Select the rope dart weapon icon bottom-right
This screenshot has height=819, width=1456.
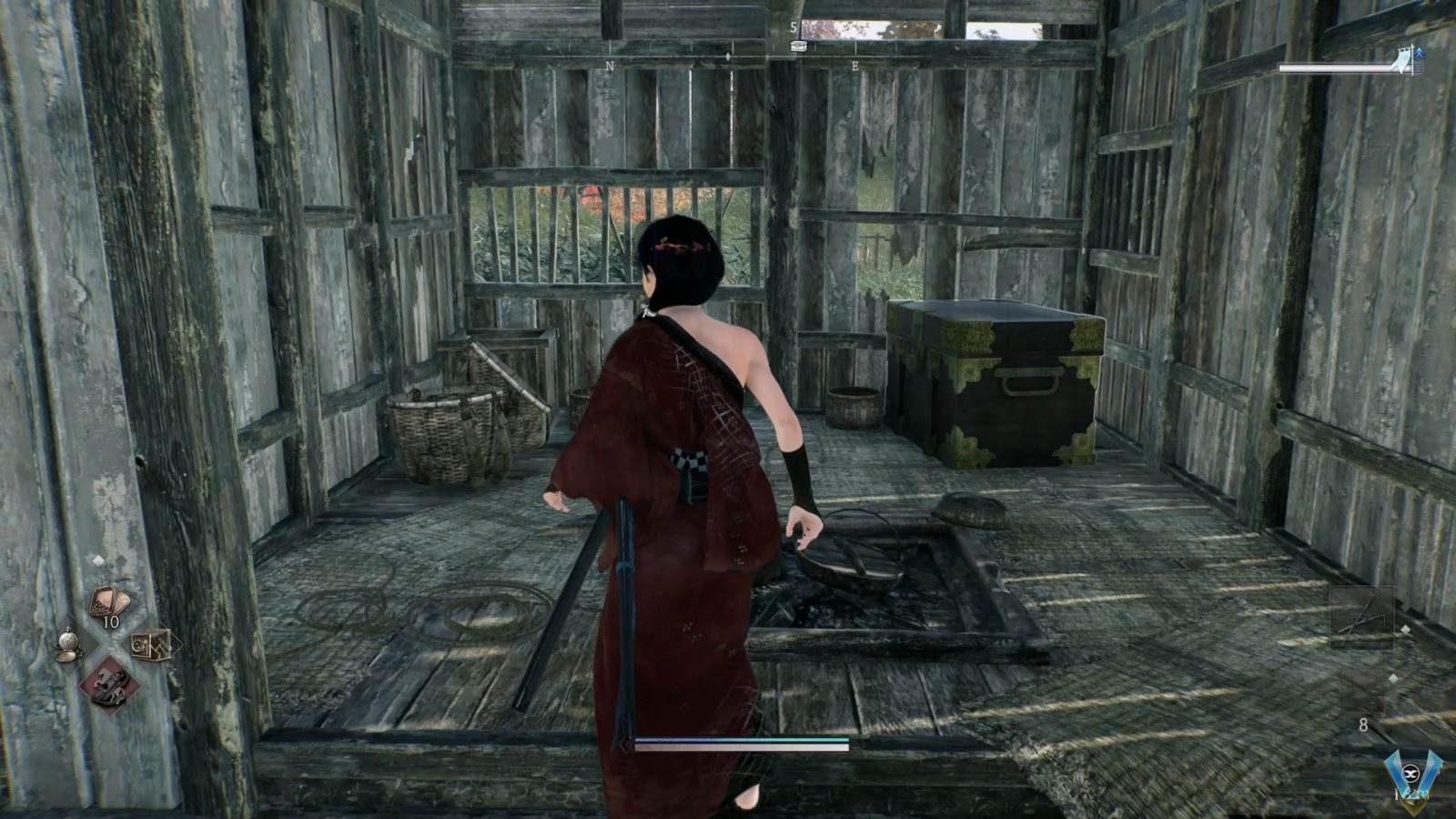pyautogui.click(x=1362, y=618)
